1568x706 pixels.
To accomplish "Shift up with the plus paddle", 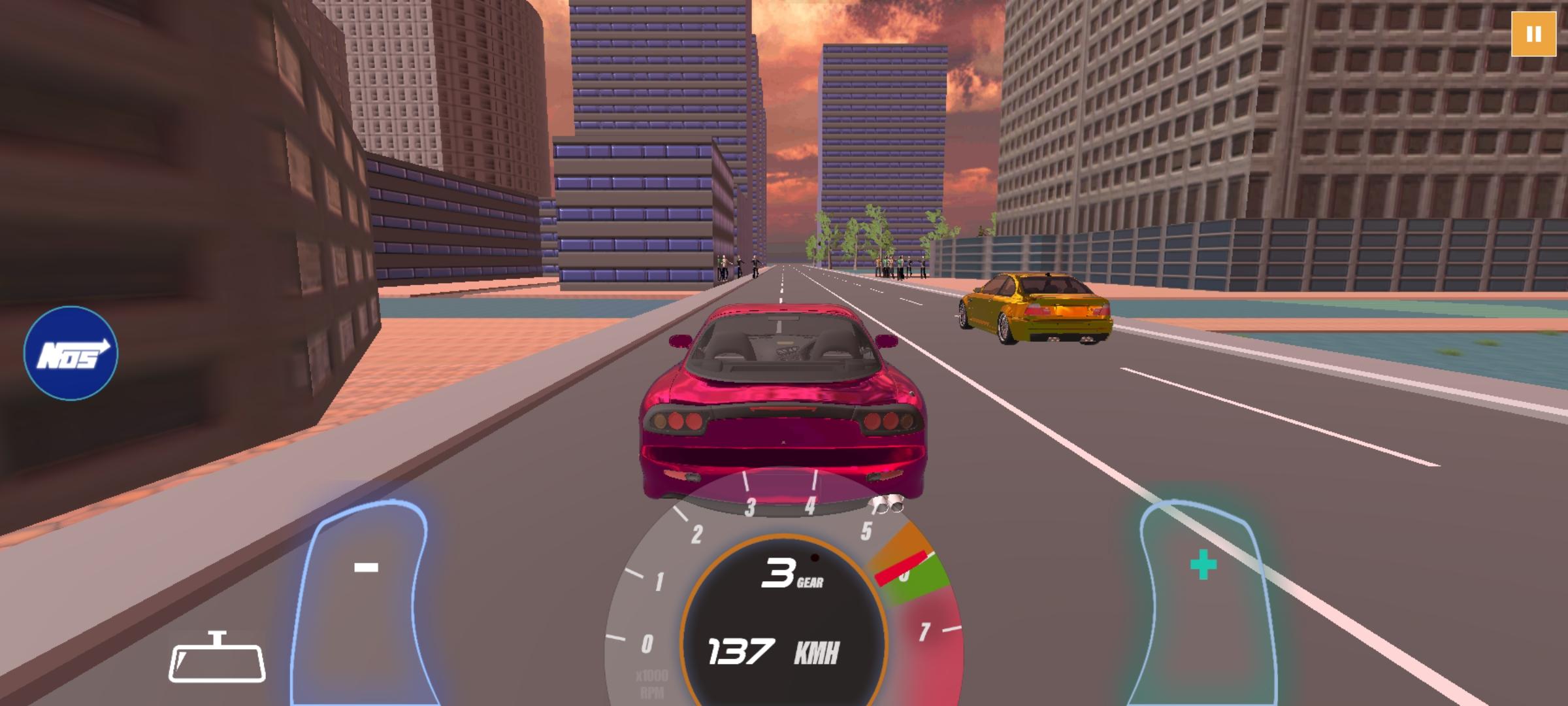I will click(1203, 588).
